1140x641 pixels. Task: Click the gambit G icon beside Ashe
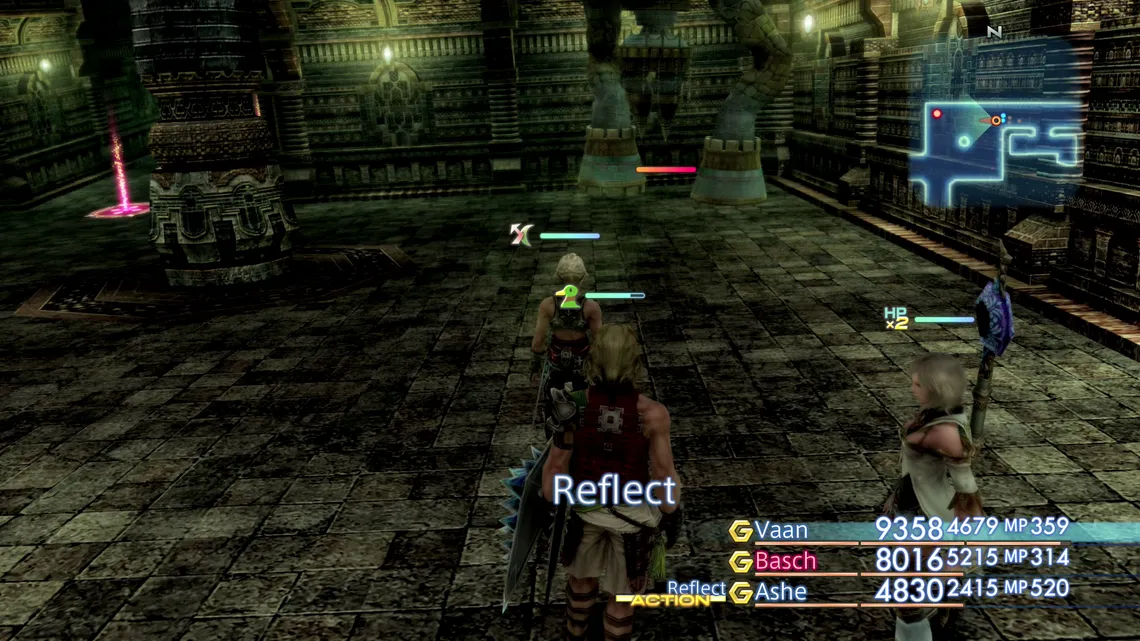click(x=740, y=593)
